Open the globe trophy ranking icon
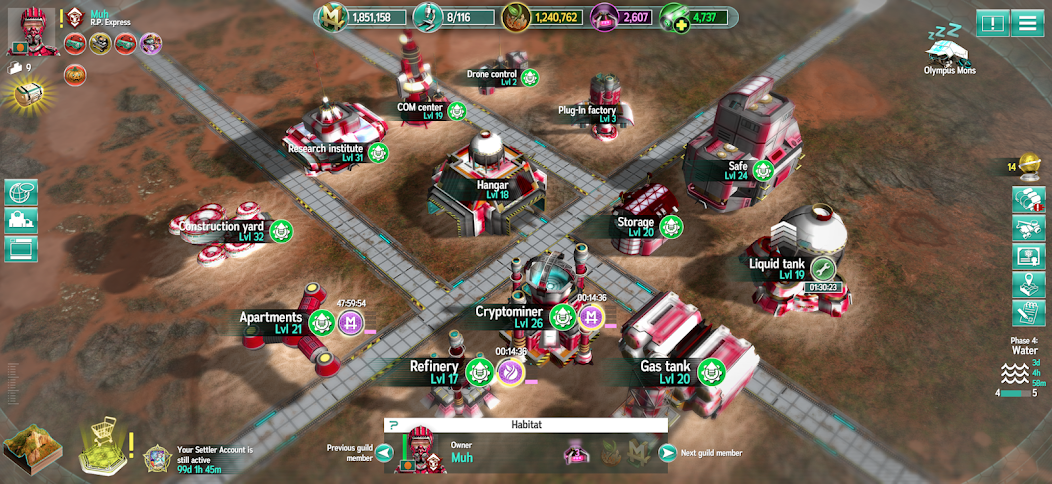 point(1029,165)
